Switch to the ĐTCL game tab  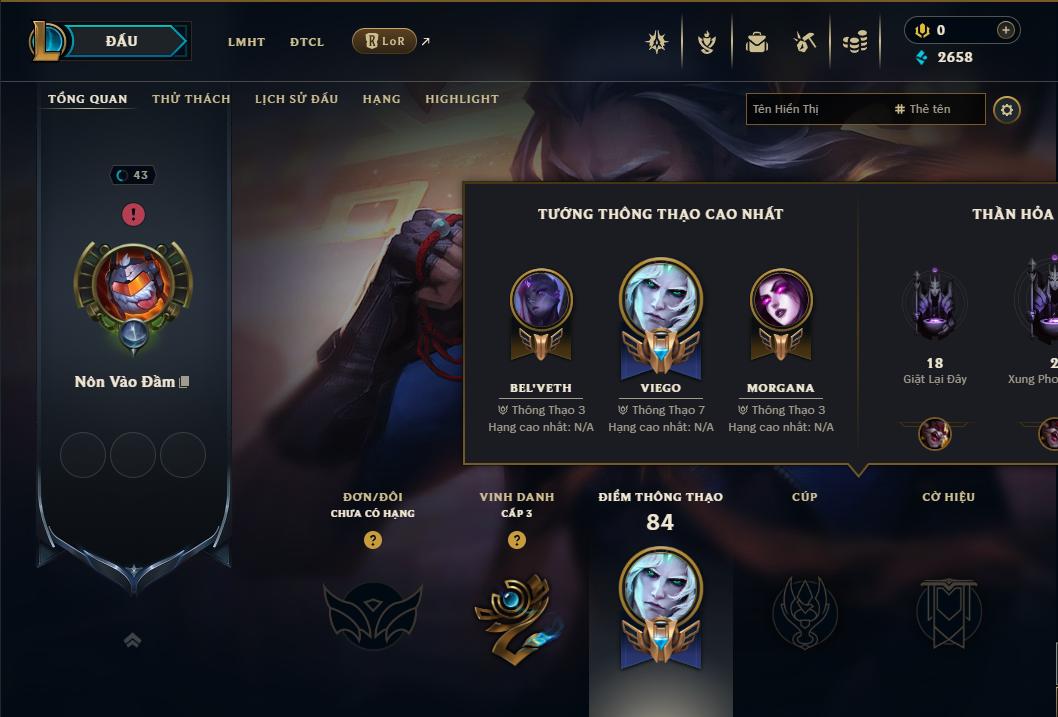coord(307,42)
